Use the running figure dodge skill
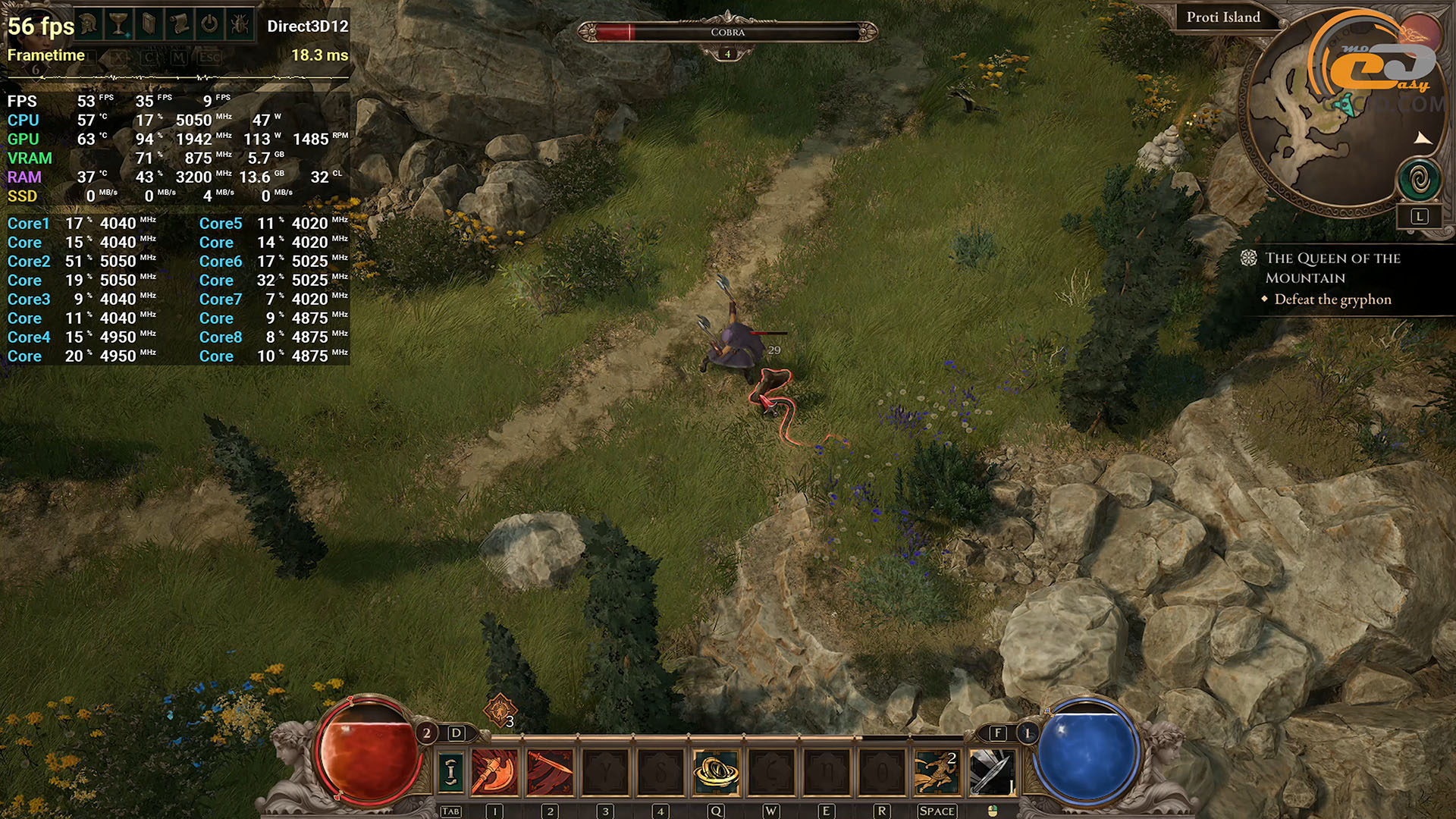 click(x=937, y=772)
